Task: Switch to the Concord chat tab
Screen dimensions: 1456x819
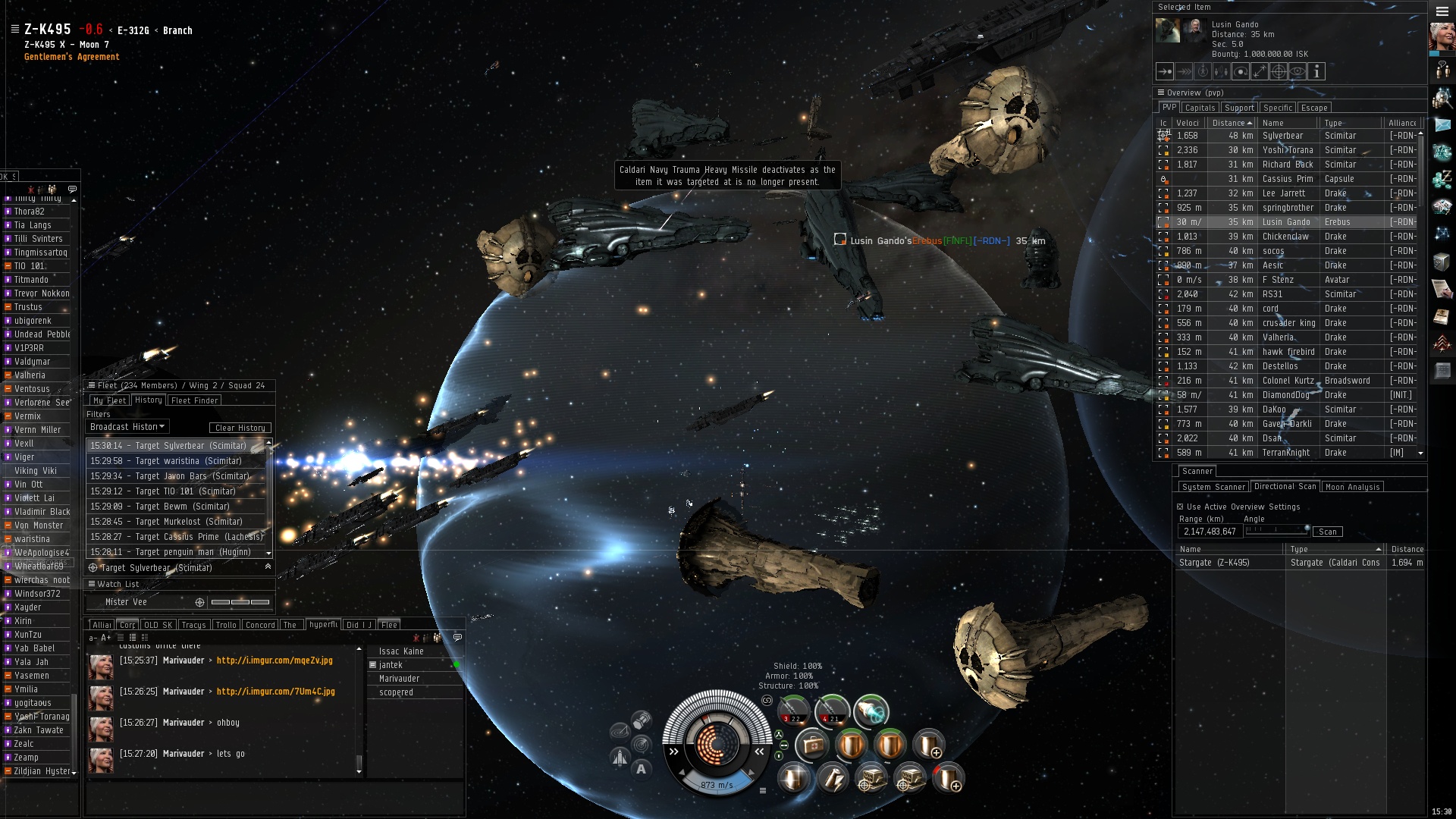Action: click(260, 625)
